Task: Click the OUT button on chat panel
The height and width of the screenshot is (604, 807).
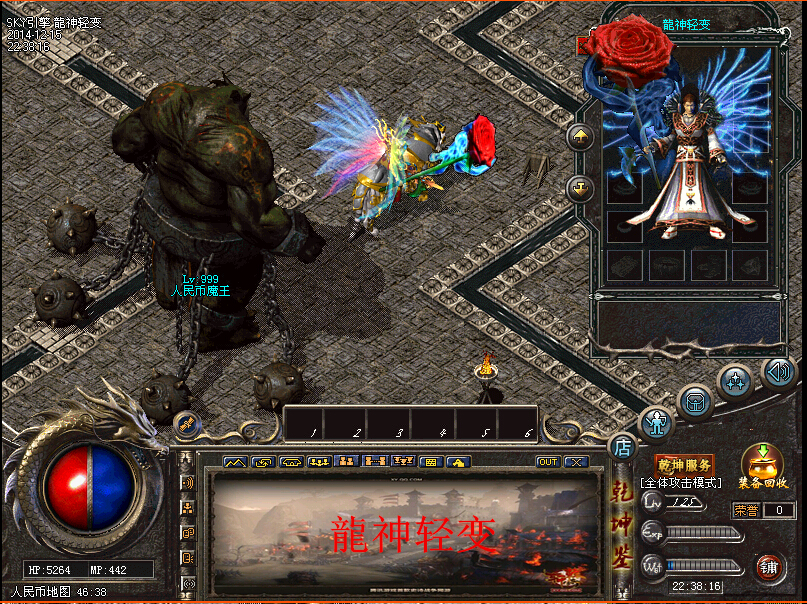Action: pyautogui.click(x=548, y=462)
